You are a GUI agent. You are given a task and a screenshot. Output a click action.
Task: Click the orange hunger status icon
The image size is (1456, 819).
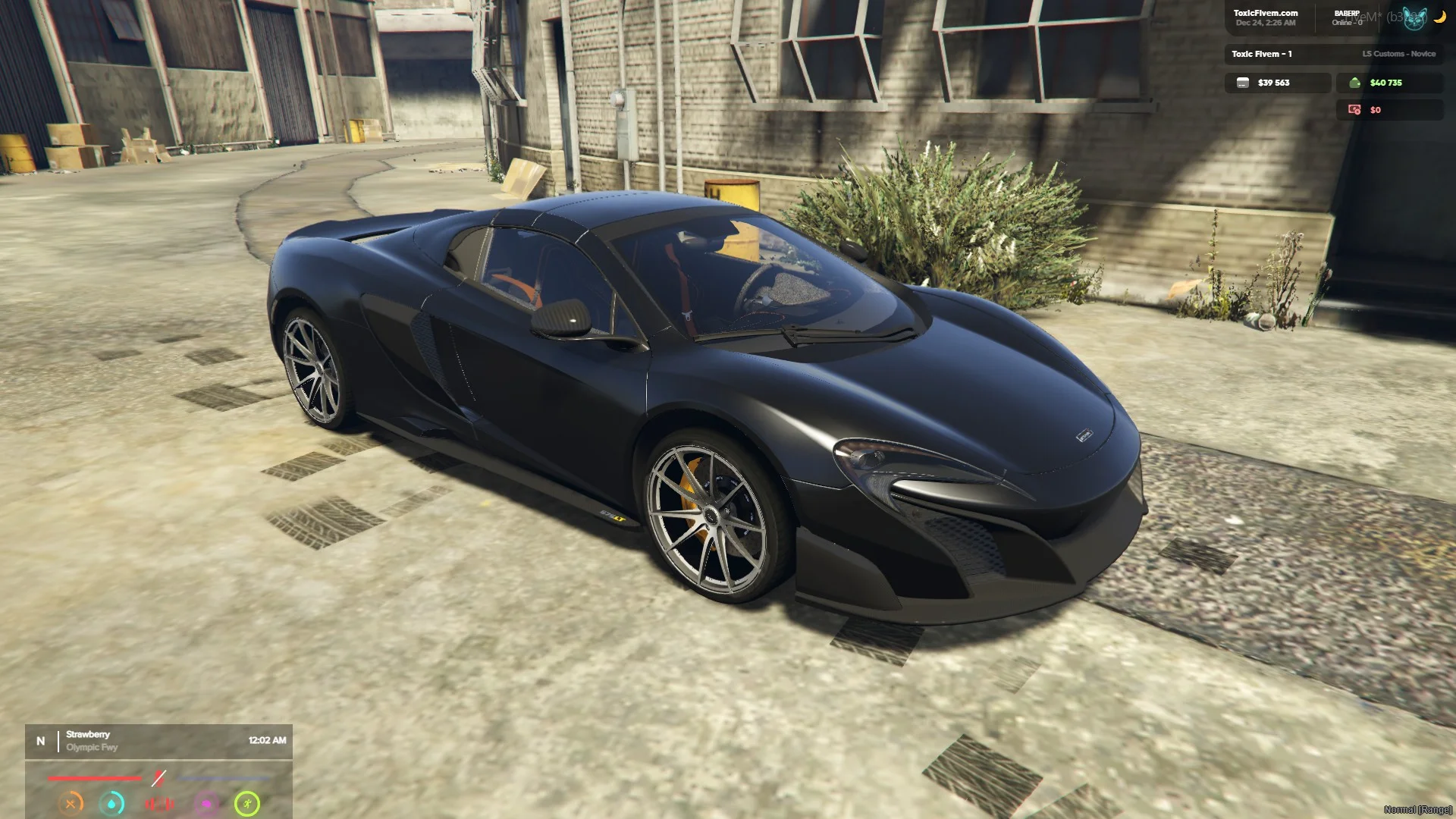pyautogui.click(x=71, y=803)
